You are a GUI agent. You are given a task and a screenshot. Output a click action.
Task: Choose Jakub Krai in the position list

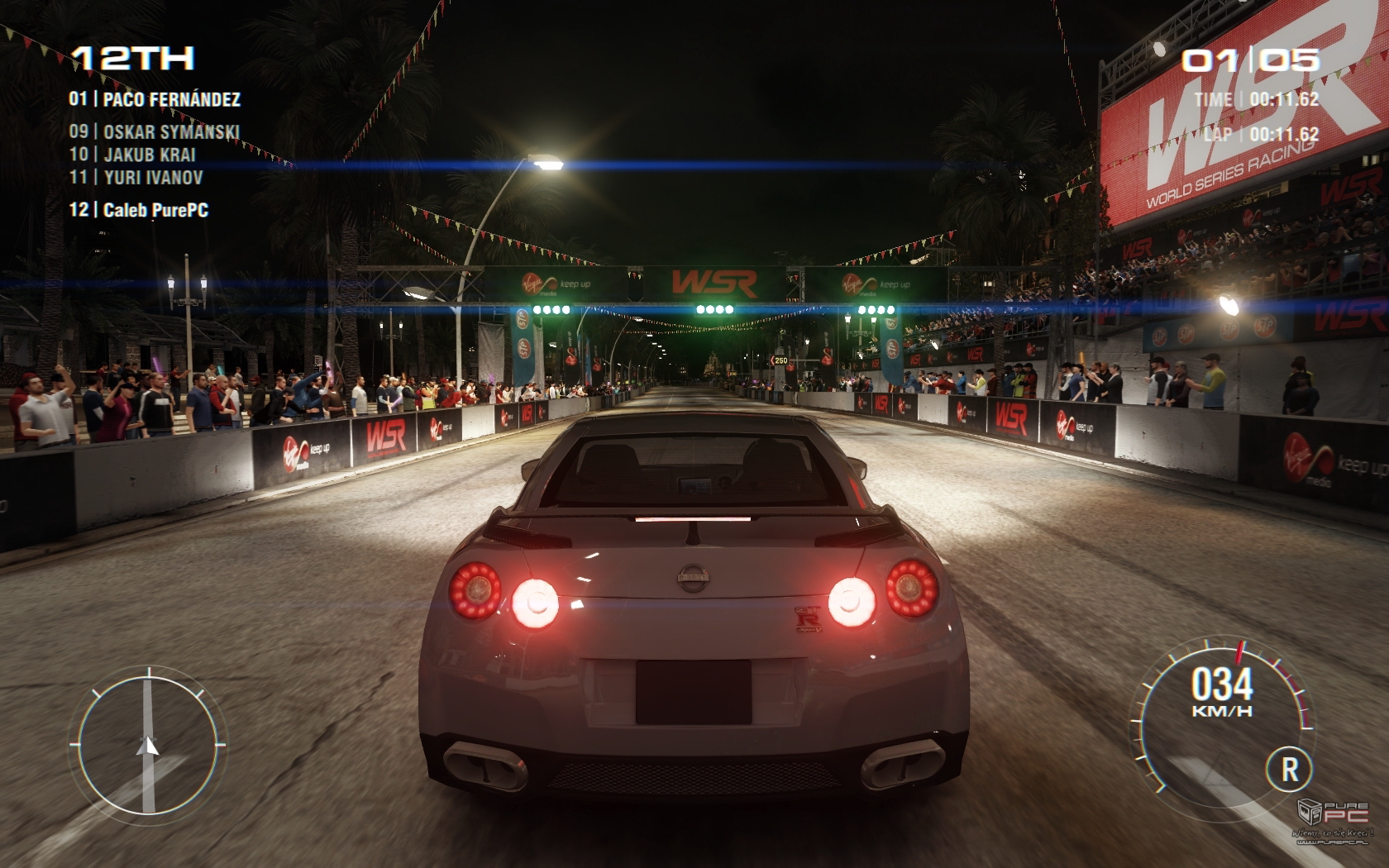click(132, 155)
